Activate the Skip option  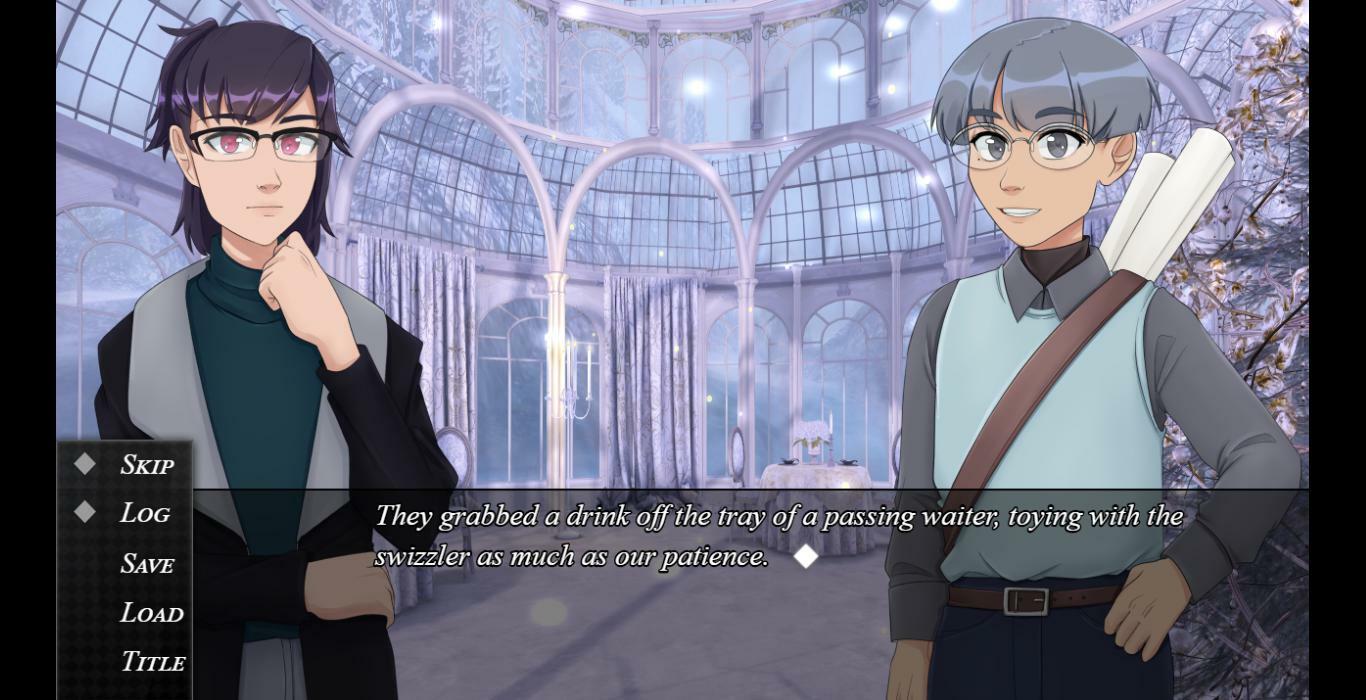click(146, 465)
